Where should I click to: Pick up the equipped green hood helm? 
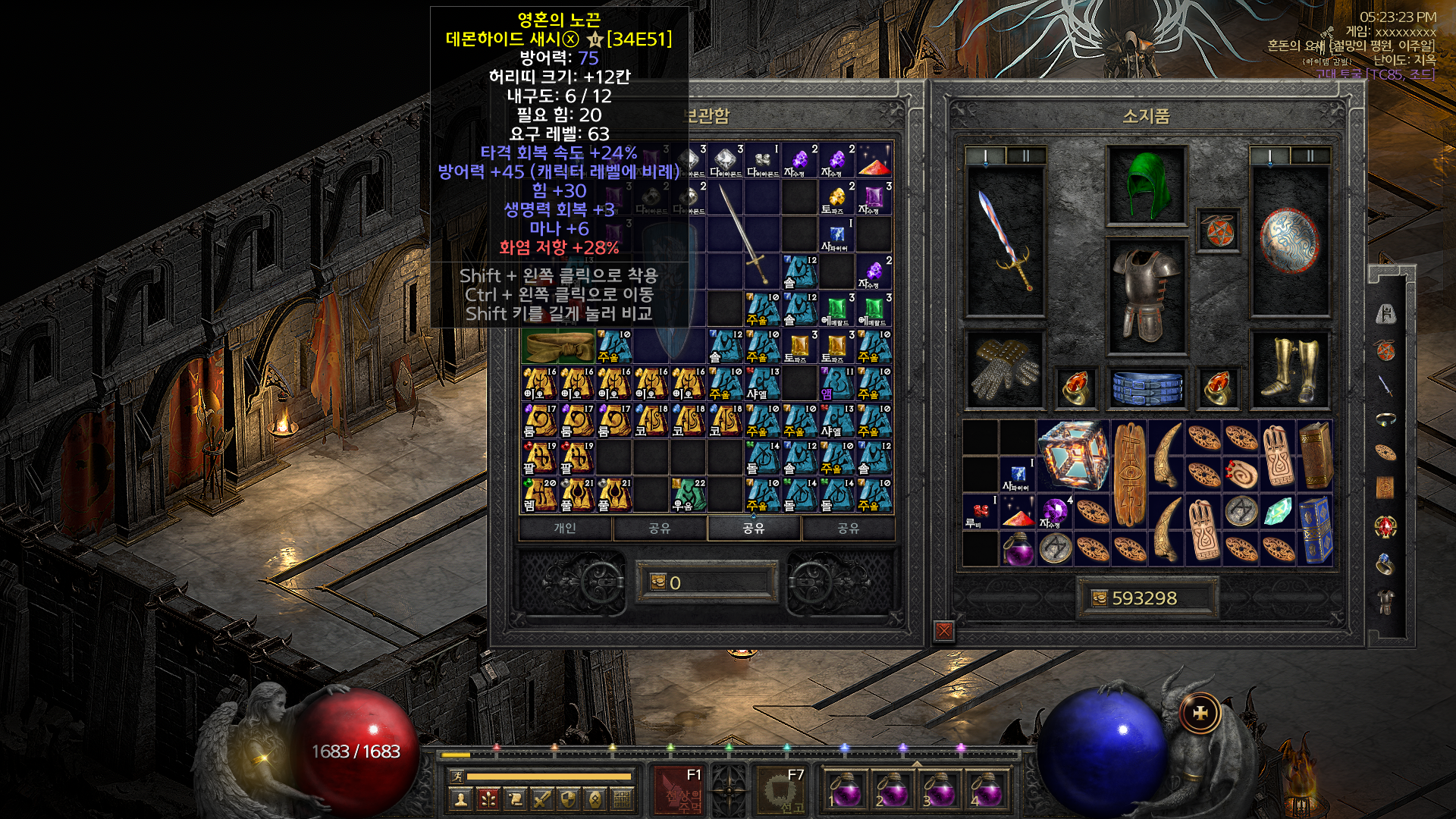click(x=1146, y=185)
